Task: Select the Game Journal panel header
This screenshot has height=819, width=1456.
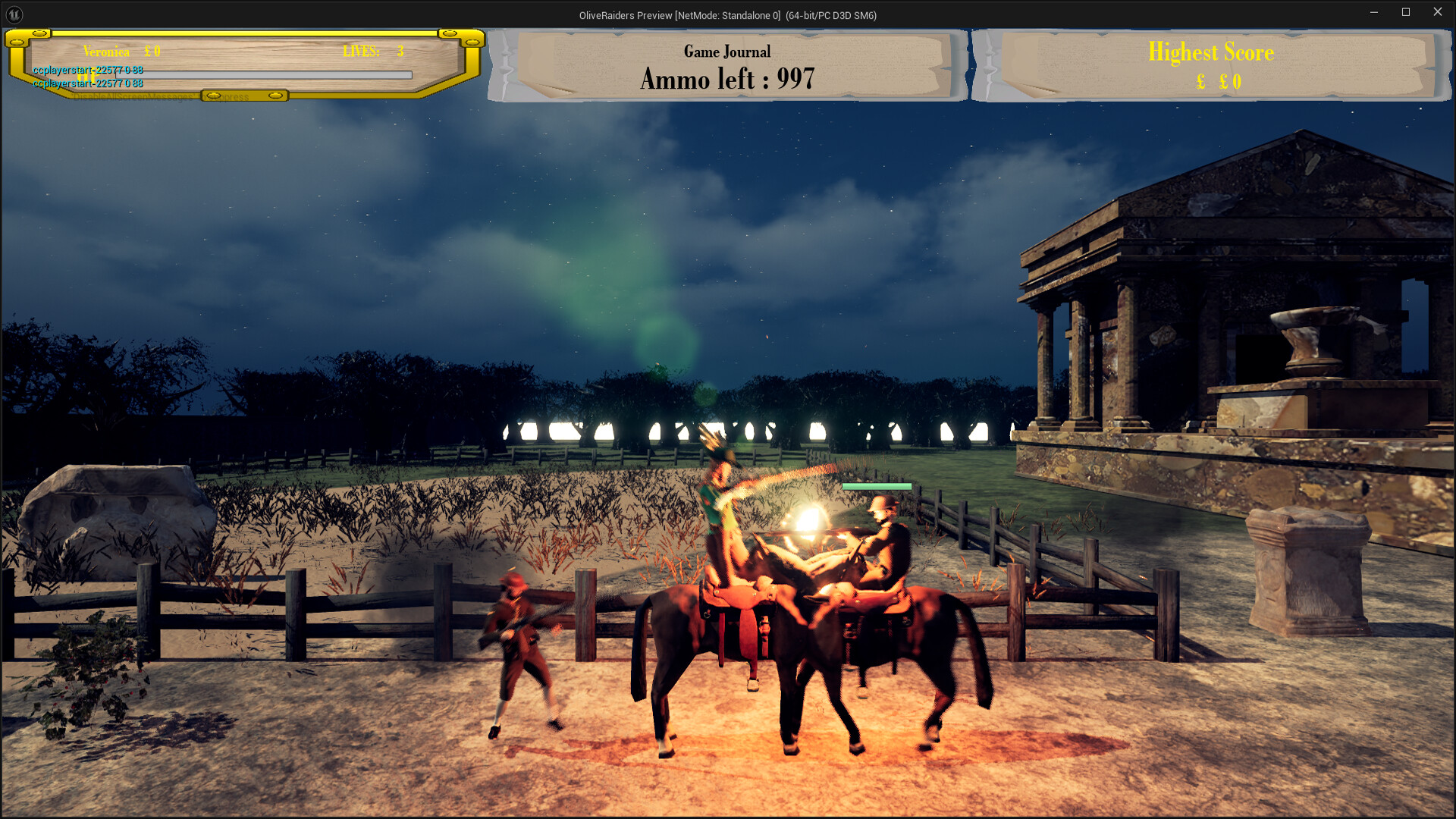Action: click(x=726, y=52)
